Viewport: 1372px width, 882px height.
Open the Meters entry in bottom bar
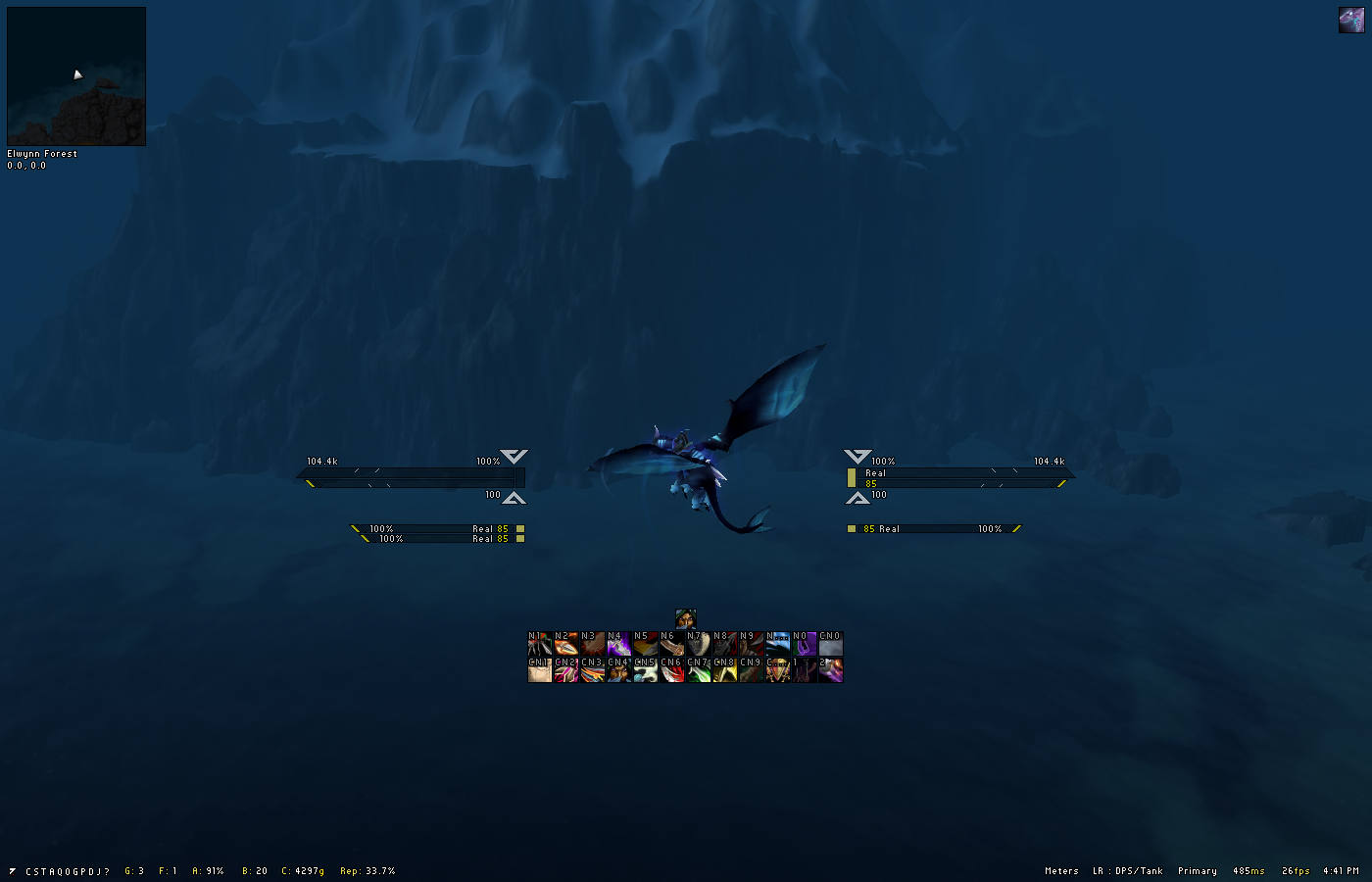pos(1061,871)
